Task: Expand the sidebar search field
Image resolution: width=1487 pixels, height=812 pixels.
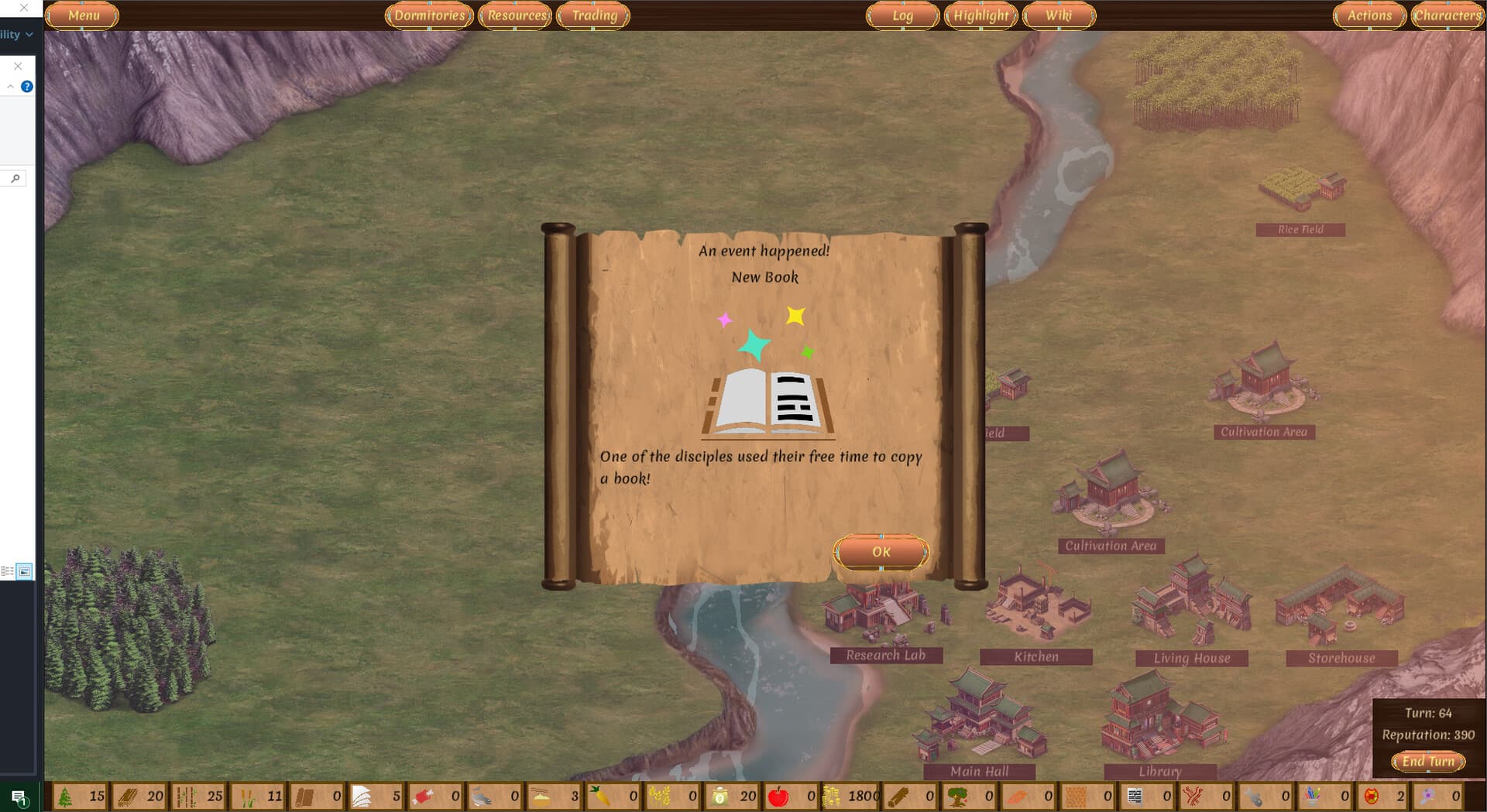Action: [x=15, y=177]
